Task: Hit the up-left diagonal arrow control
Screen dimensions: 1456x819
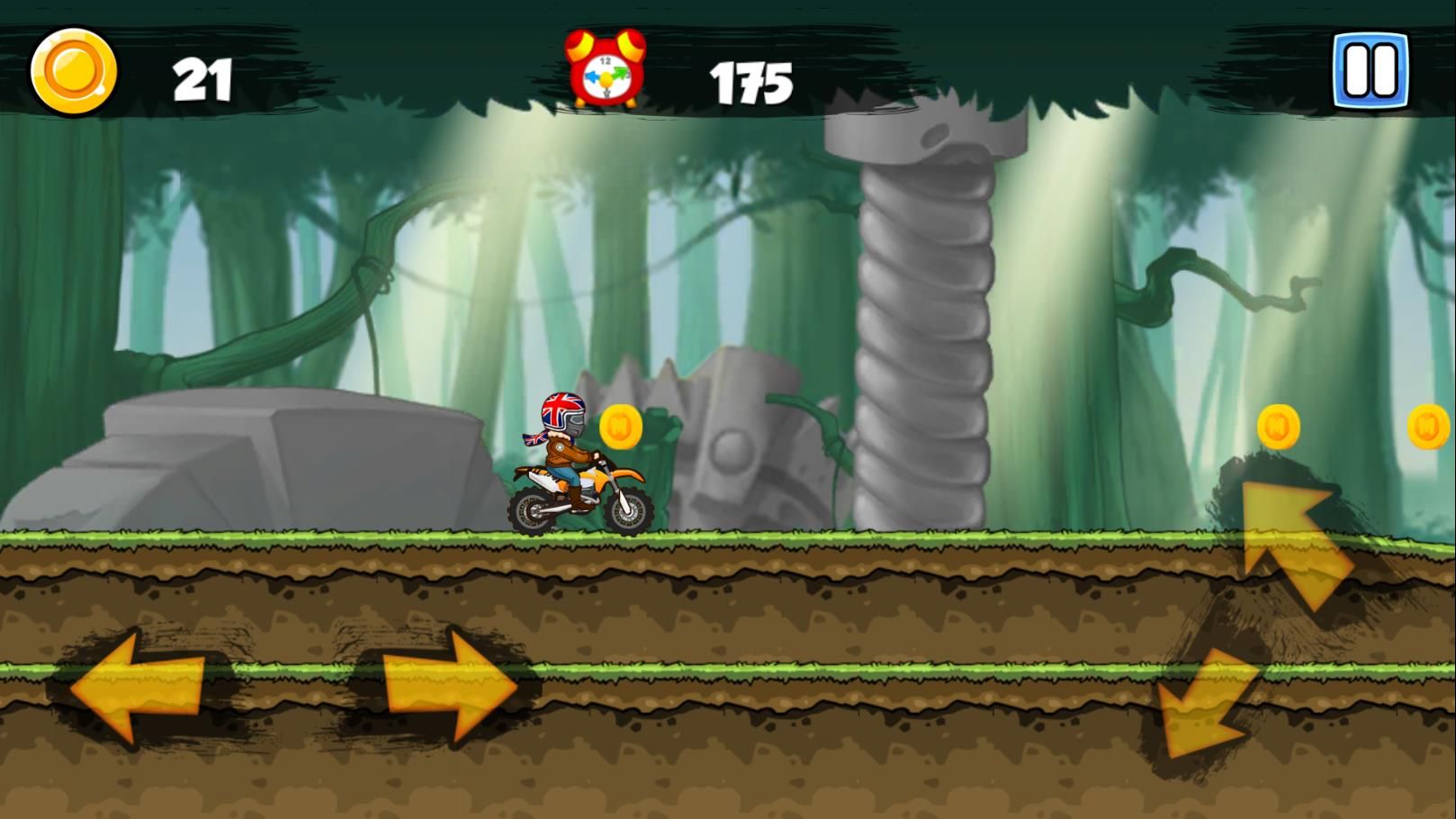Action: tap(1293, 542)
